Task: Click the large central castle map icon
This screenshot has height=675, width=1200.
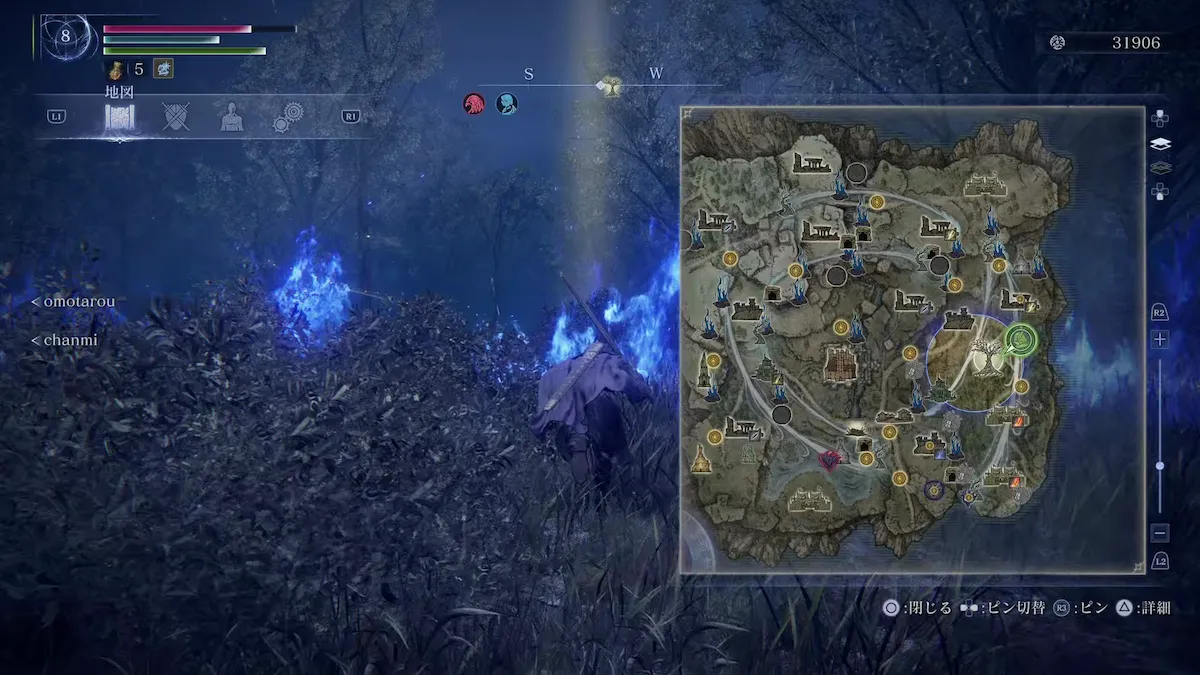Action: pyautogui.click(x=840, y=363)
